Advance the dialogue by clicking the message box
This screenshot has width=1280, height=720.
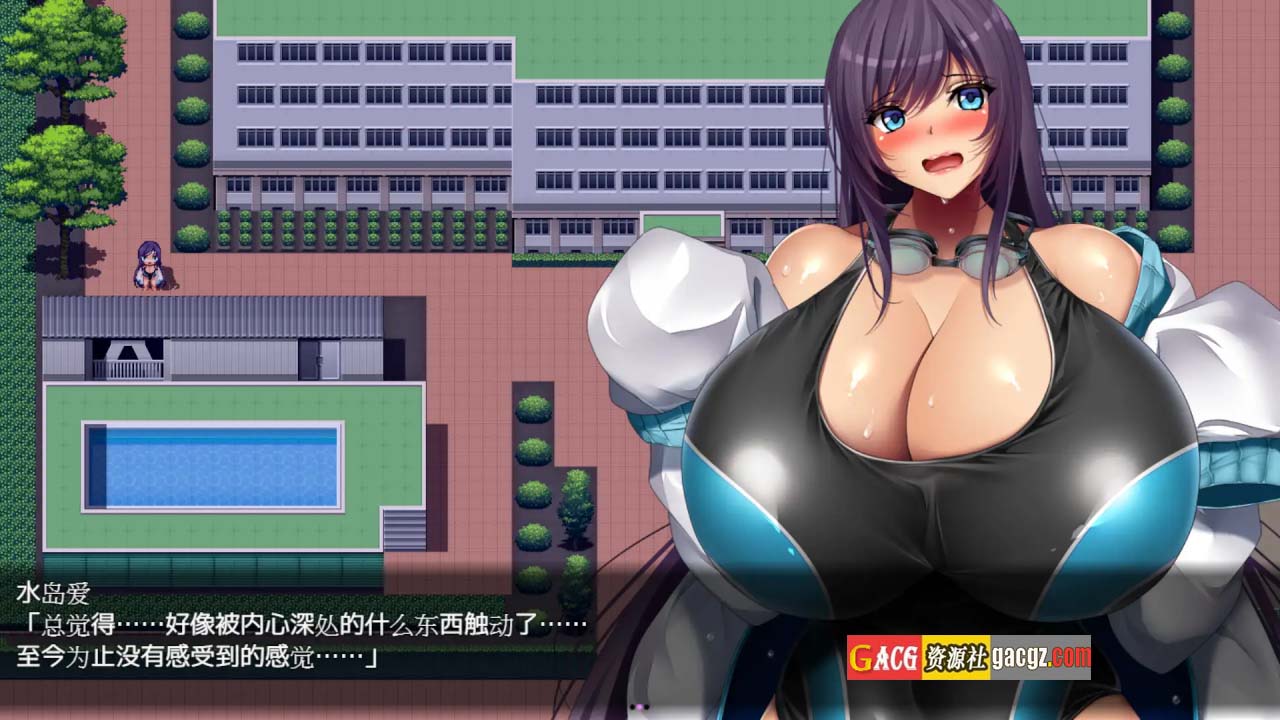300,628
